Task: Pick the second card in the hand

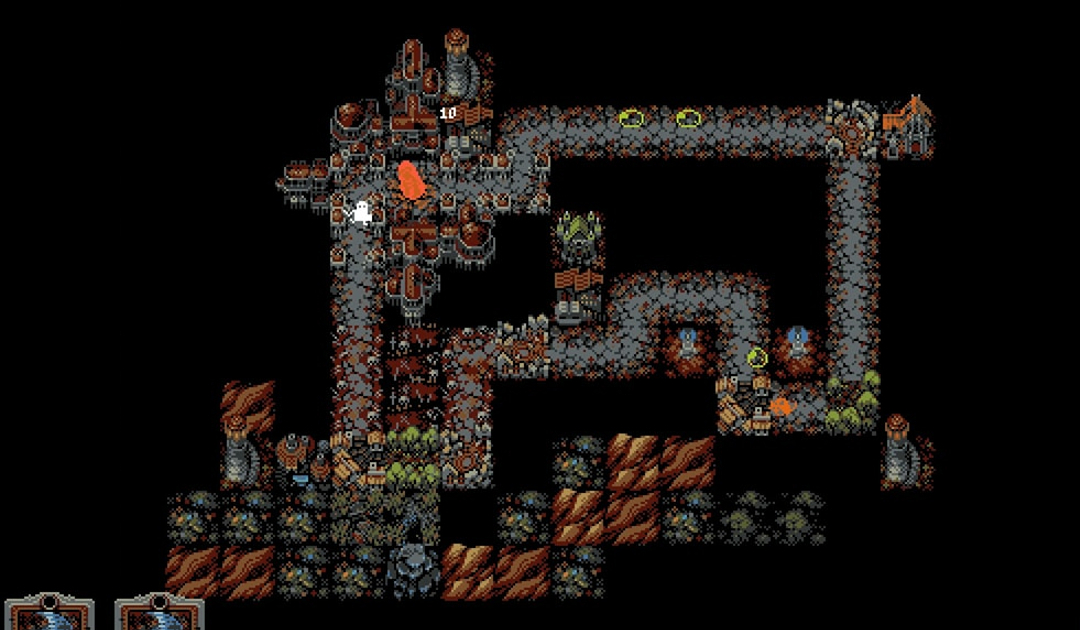Action: click(159, 613)
